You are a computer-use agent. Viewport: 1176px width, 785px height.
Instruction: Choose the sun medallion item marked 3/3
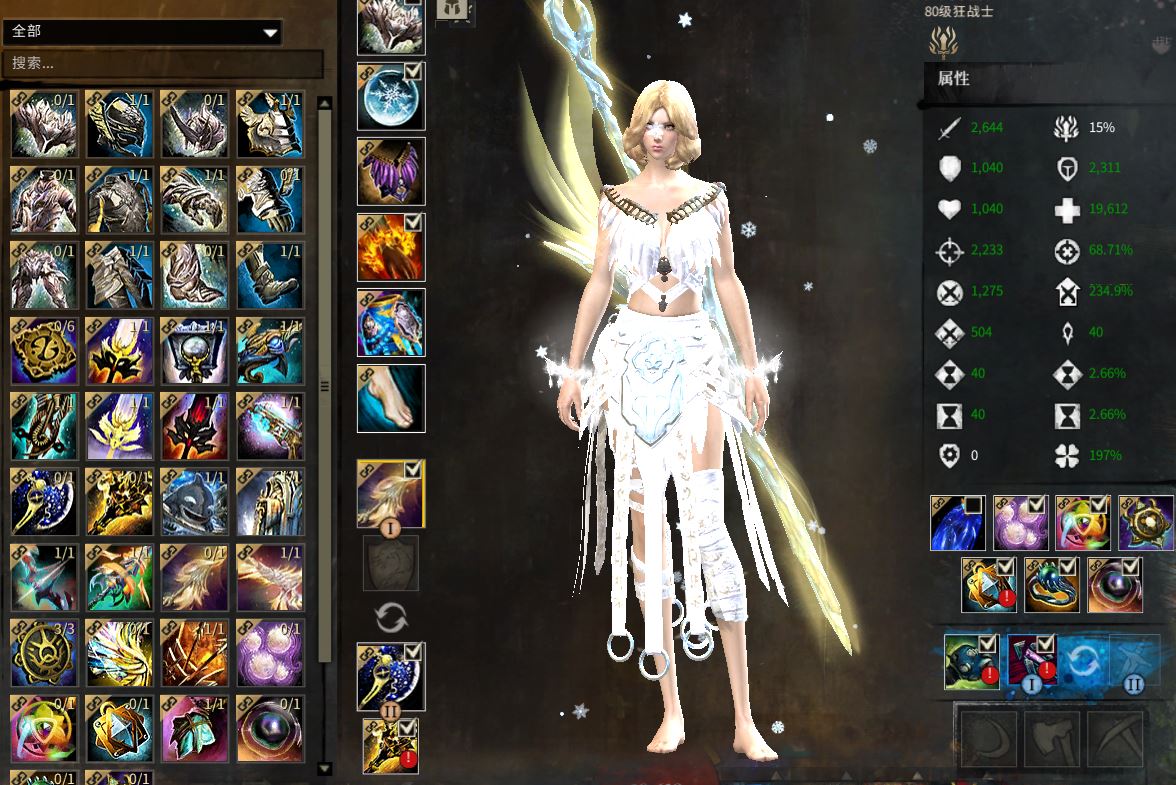[45, 652]
